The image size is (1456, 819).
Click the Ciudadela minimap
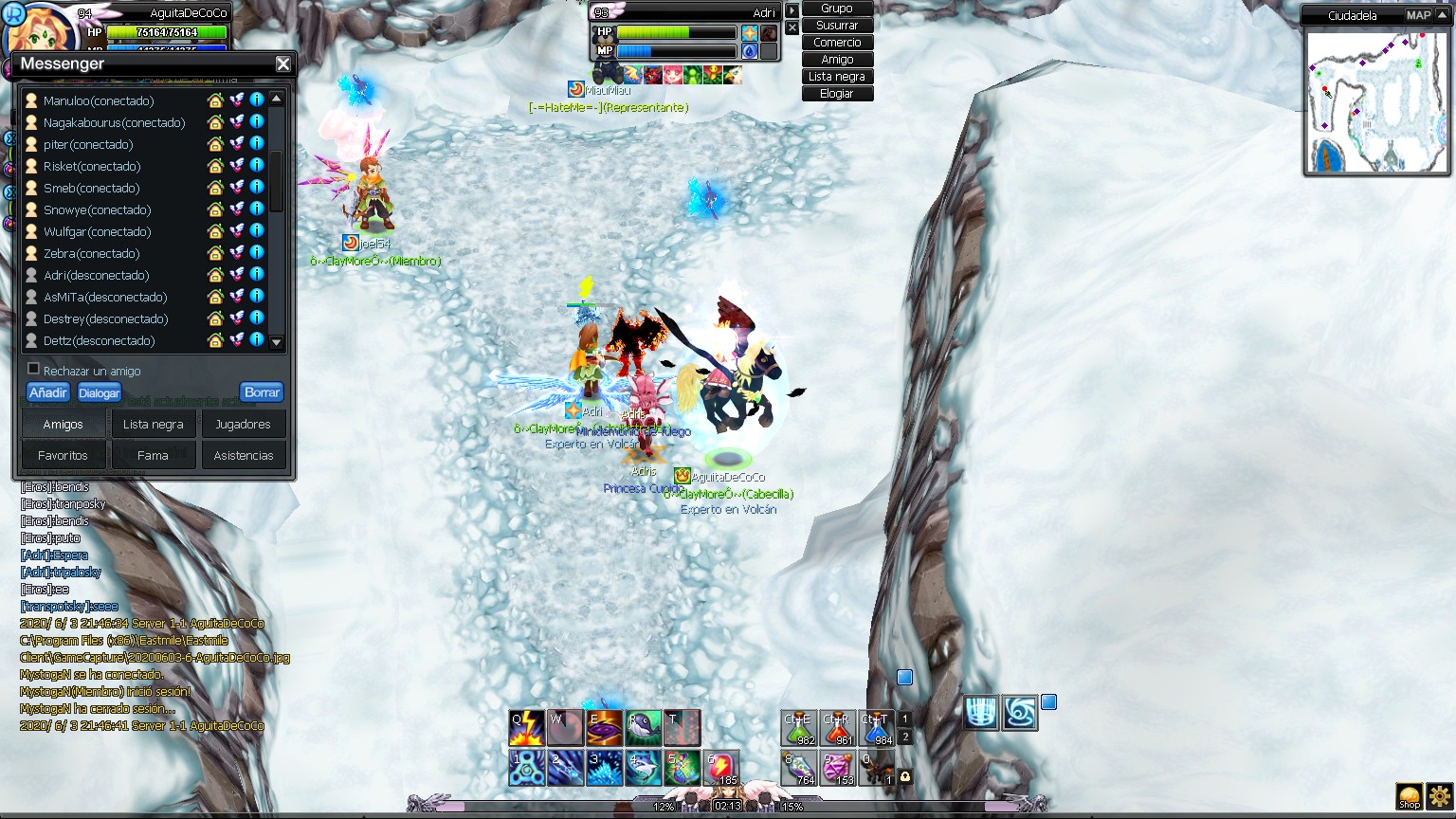pos(1376,101)
